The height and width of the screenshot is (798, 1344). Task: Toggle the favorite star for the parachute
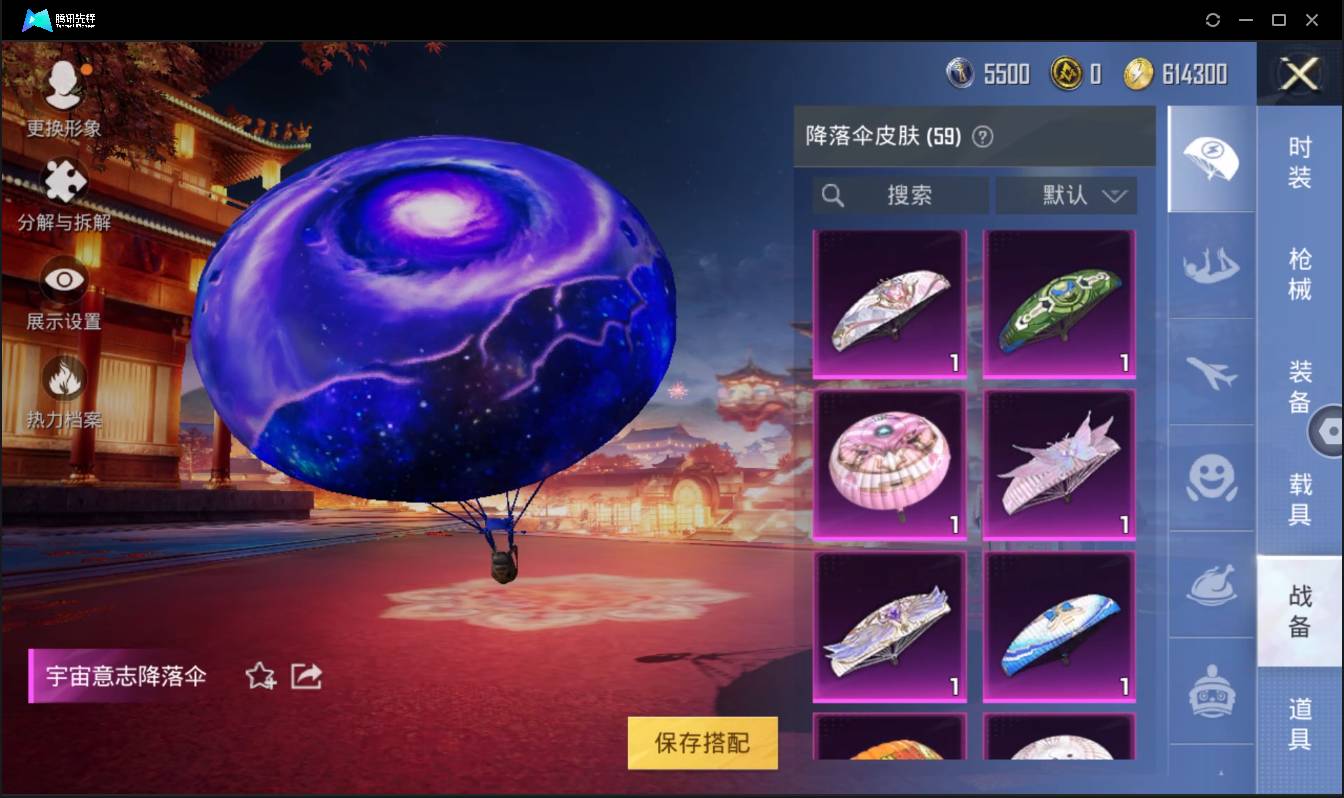[x=258, y=676]
